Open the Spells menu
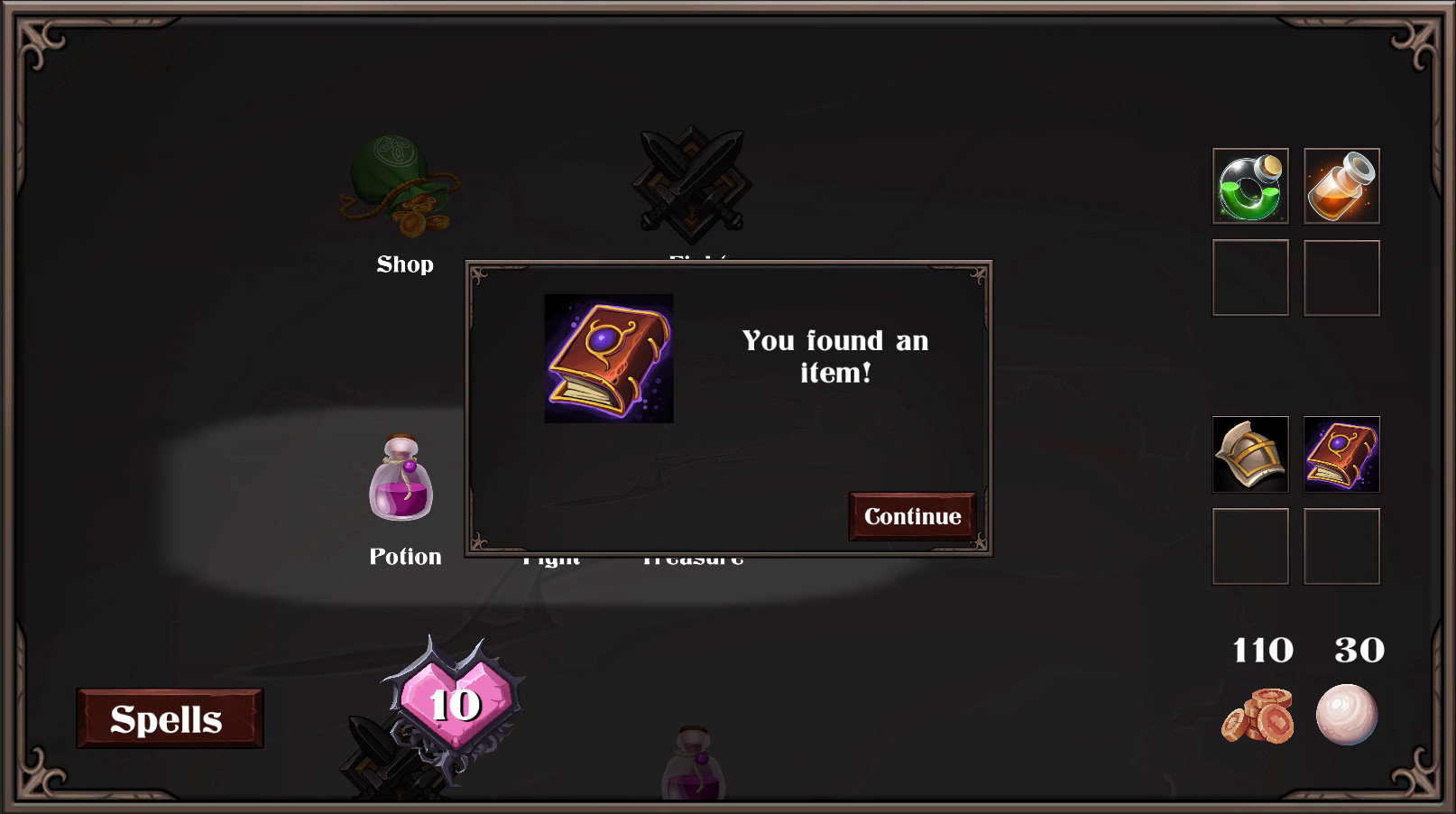Image resolution: width=1456 pixels, height=814 pixels. [168, 717]
